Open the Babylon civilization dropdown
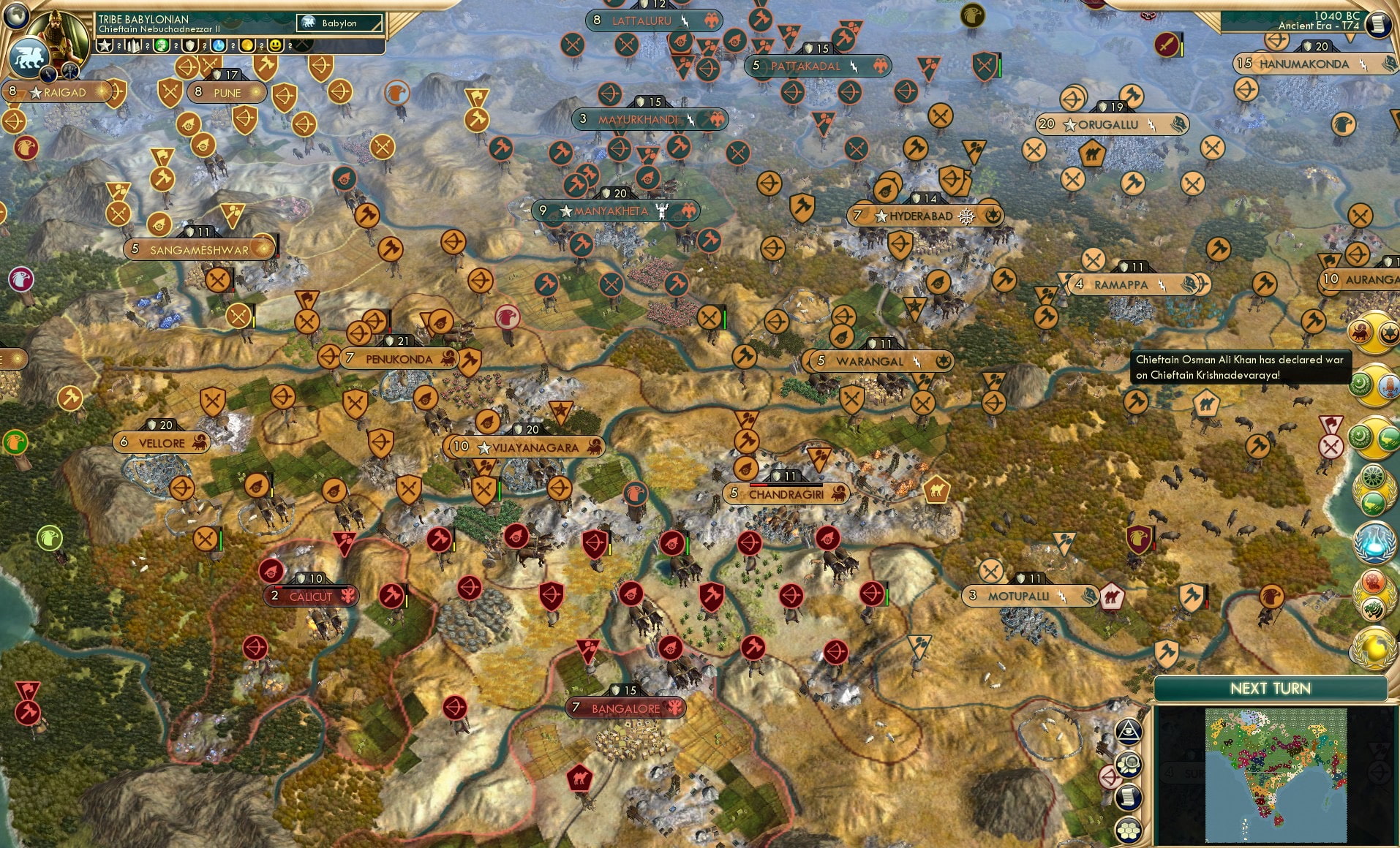The image size is (1400, 848). [339, 23]
